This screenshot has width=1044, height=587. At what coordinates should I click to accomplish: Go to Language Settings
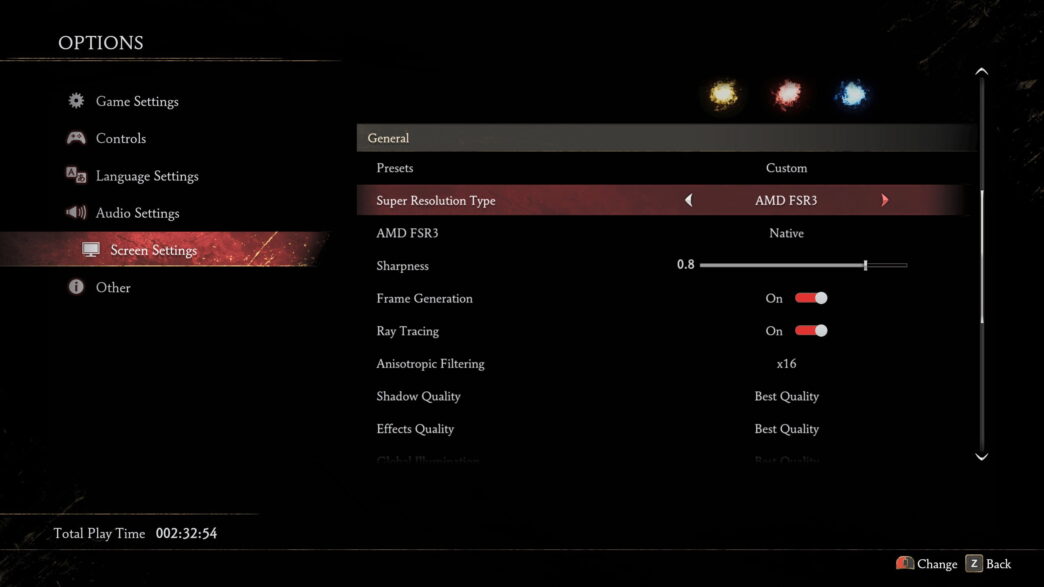coord(146,176)
